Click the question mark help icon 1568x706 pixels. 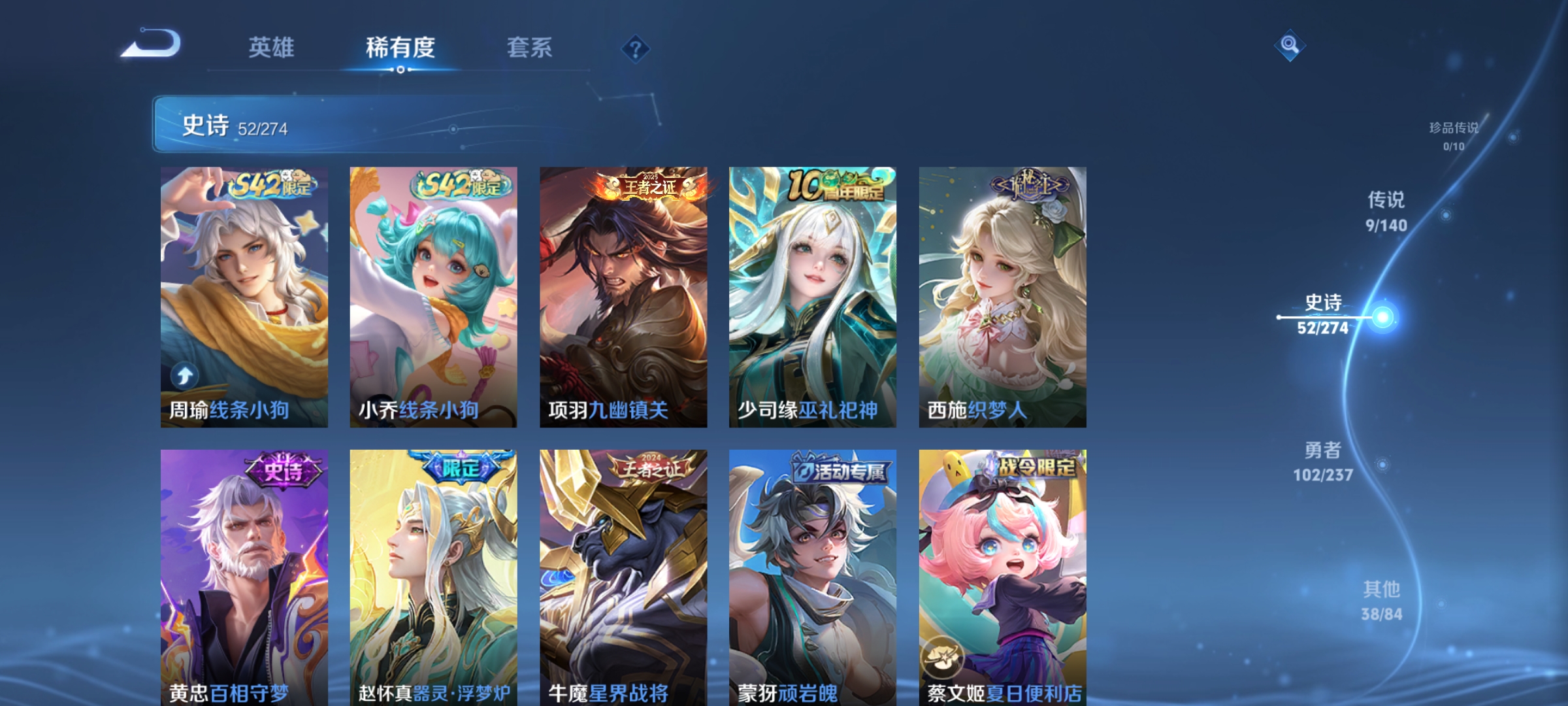(637, 49)
